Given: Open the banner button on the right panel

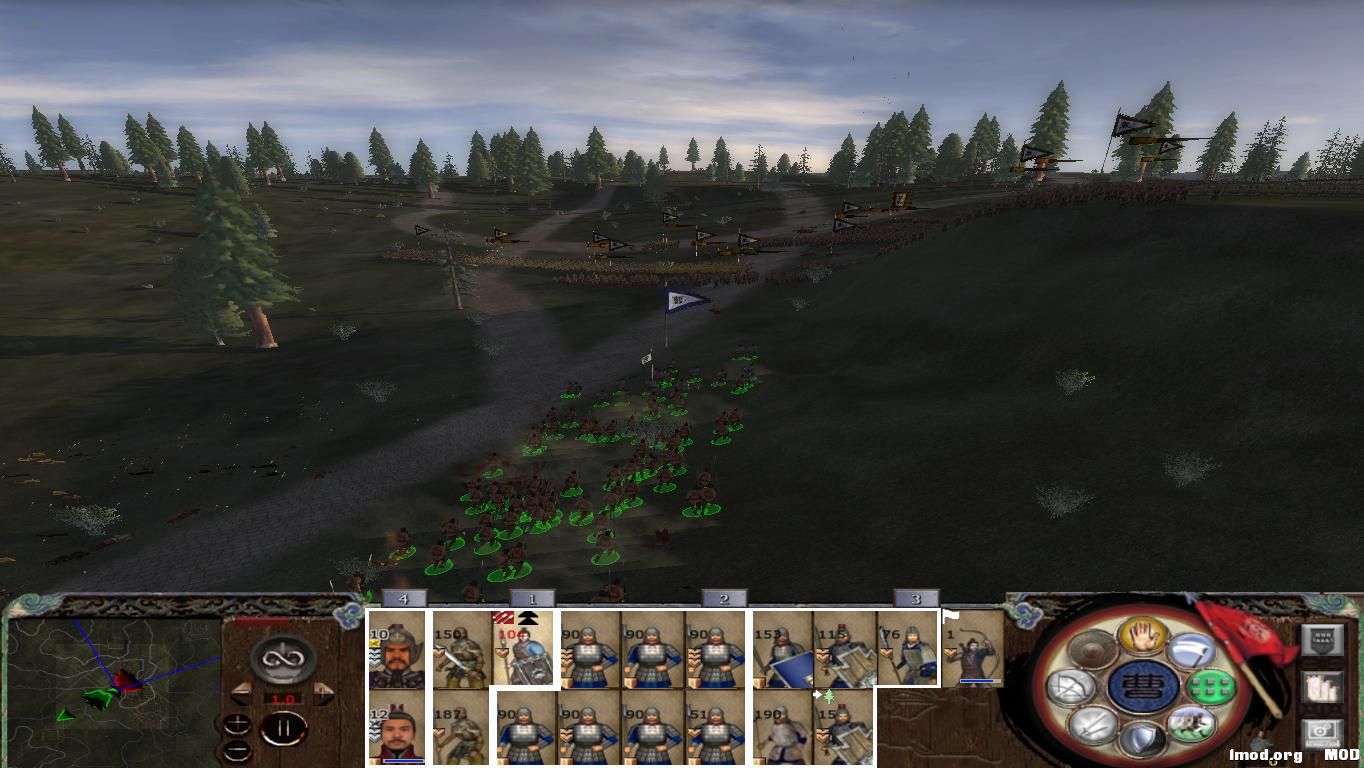Looking at the screenshot, I should tap(1324, 640).
